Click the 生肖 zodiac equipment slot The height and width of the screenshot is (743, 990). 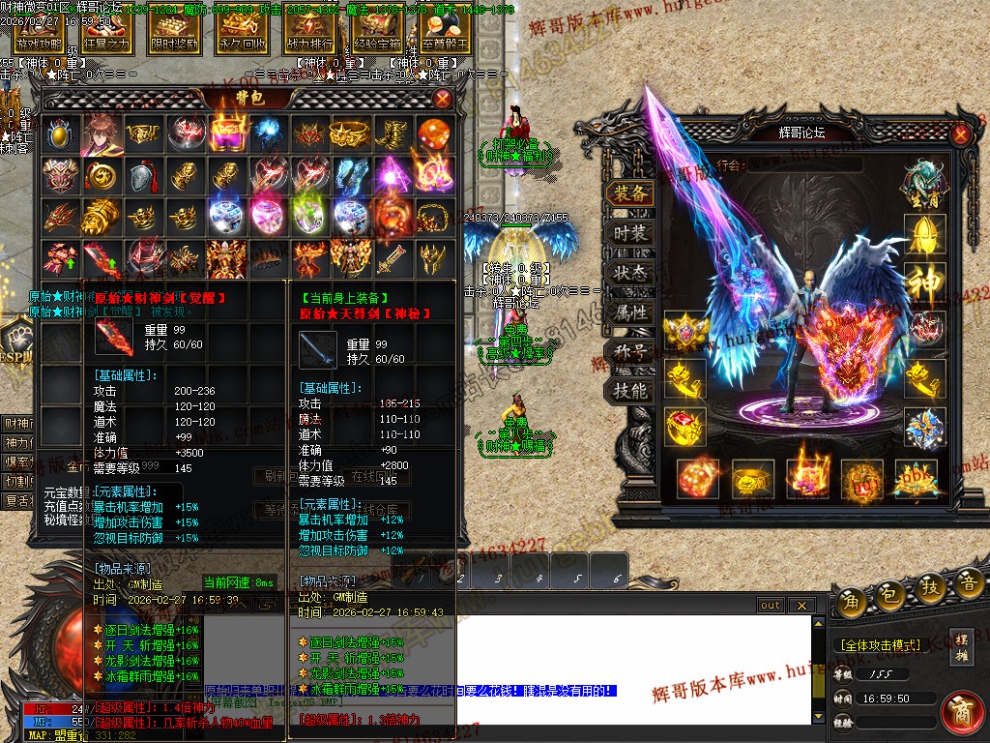(x=923, y=183)
